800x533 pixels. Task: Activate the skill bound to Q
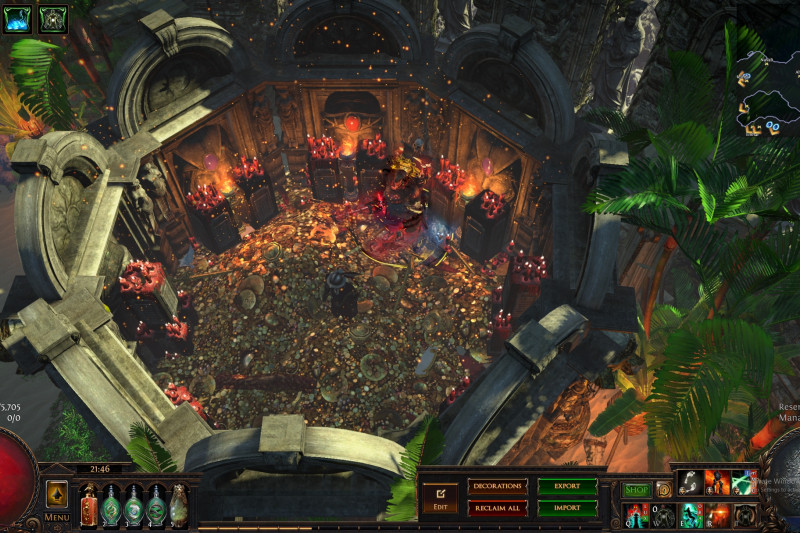(637, 515)
